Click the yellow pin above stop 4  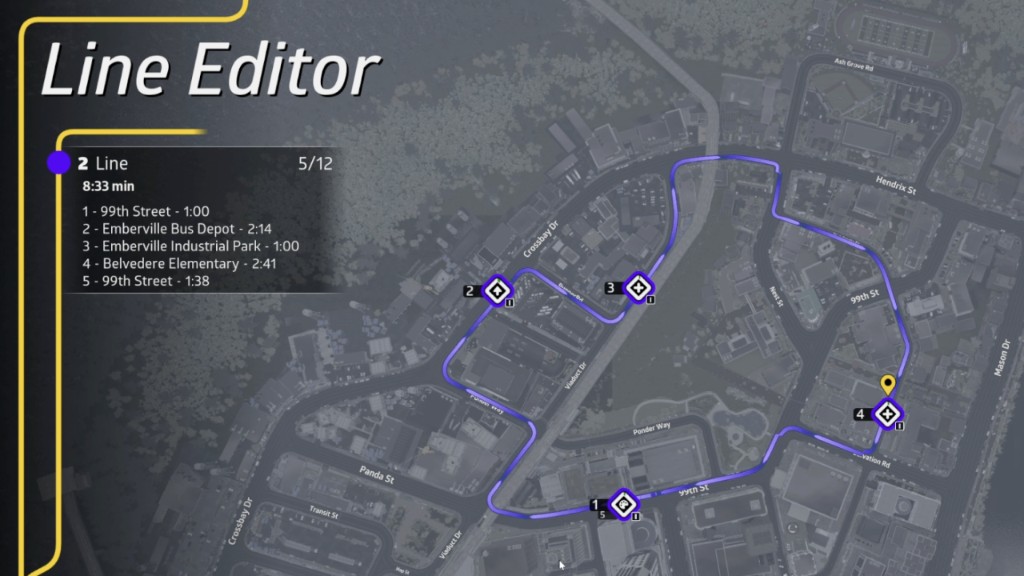[x=887, y=383]
